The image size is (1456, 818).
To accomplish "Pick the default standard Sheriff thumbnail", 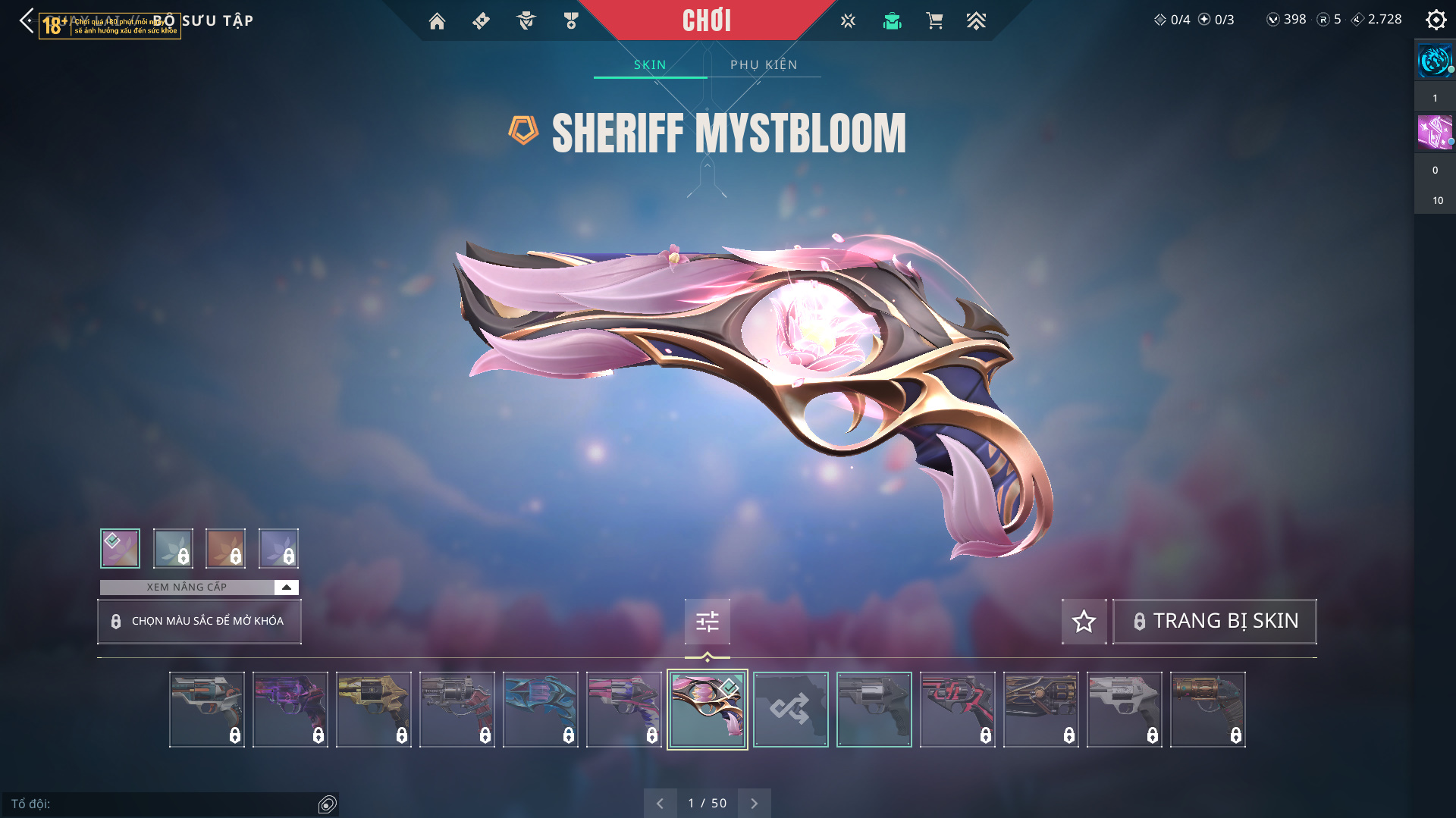I will coord(874,710).
